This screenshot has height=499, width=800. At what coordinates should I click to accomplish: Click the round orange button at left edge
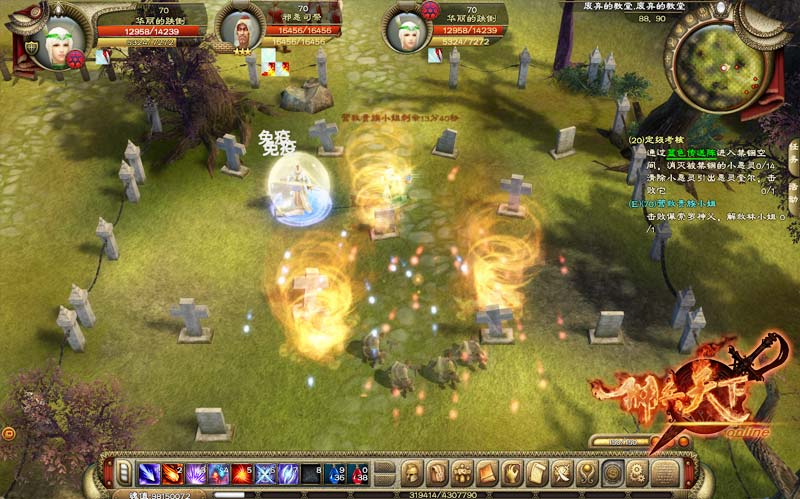tap(8, 433)
